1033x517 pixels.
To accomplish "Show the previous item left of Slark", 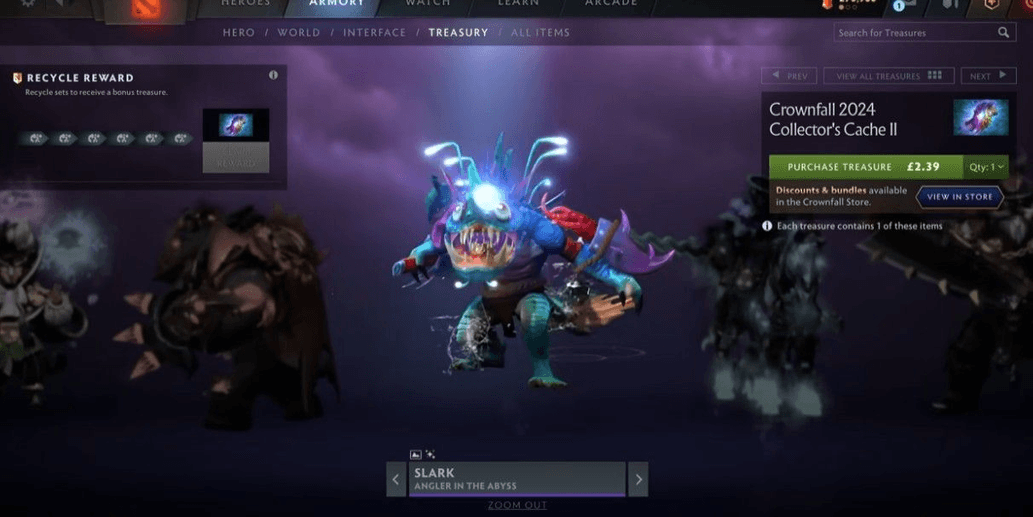I will [396, 479].
